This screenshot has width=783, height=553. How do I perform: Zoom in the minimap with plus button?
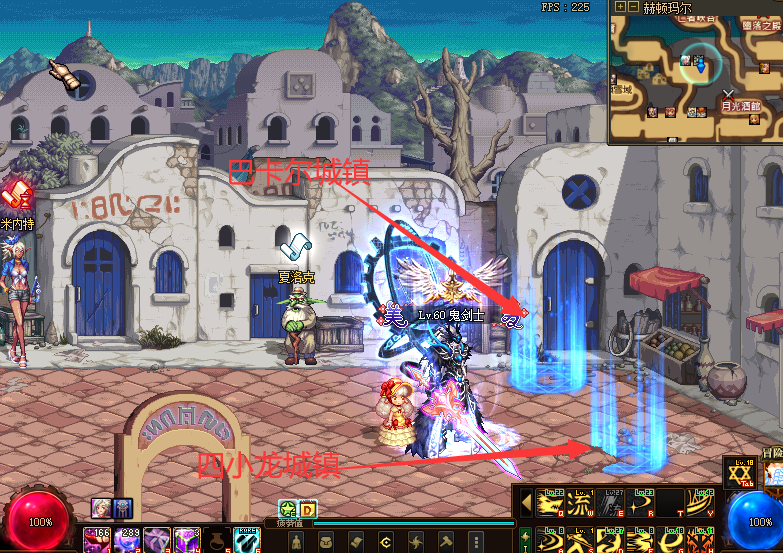pyautogui.click(x=621, y=6)
